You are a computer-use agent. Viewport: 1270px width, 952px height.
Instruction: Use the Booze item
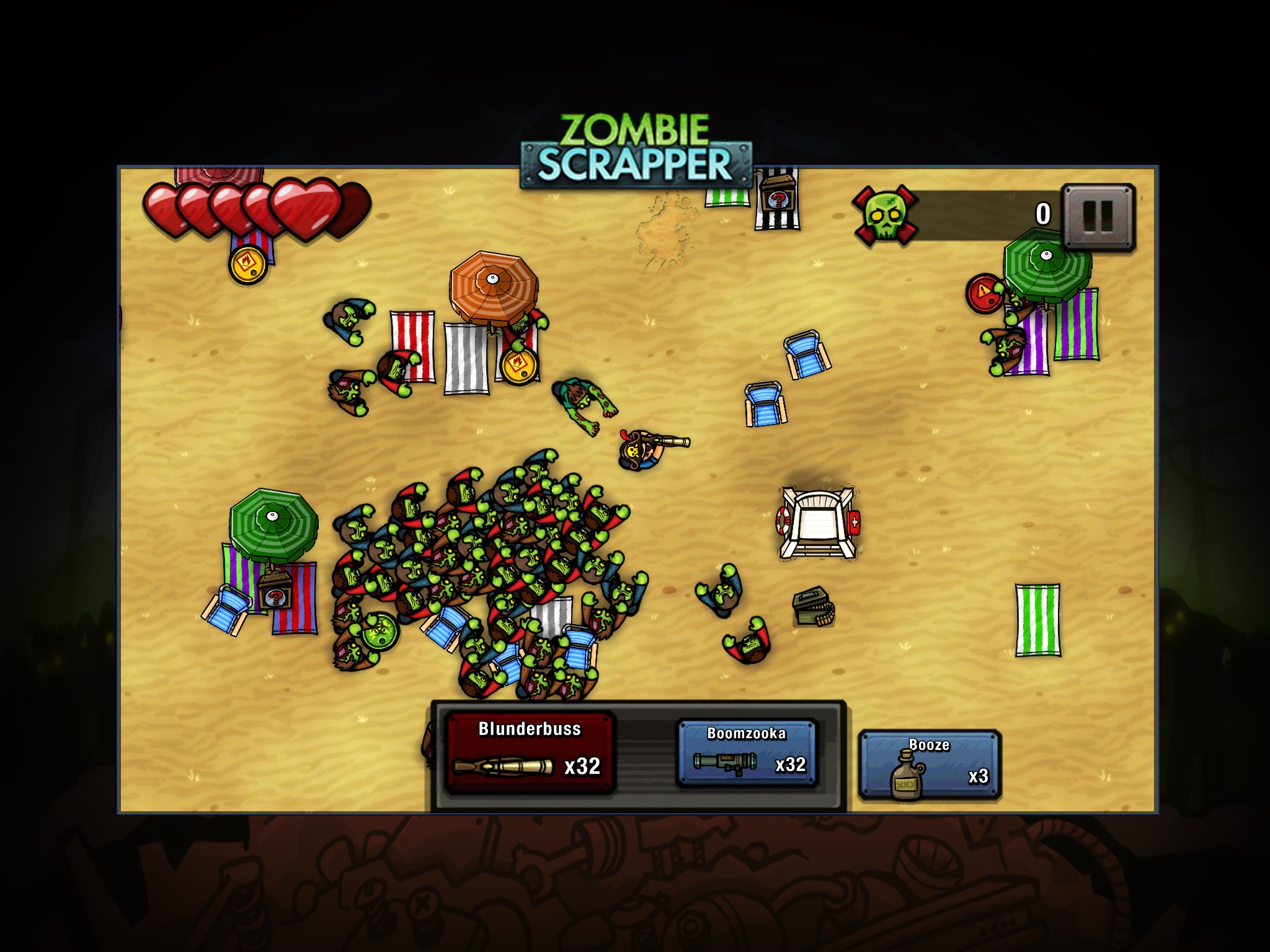(930, 764)
